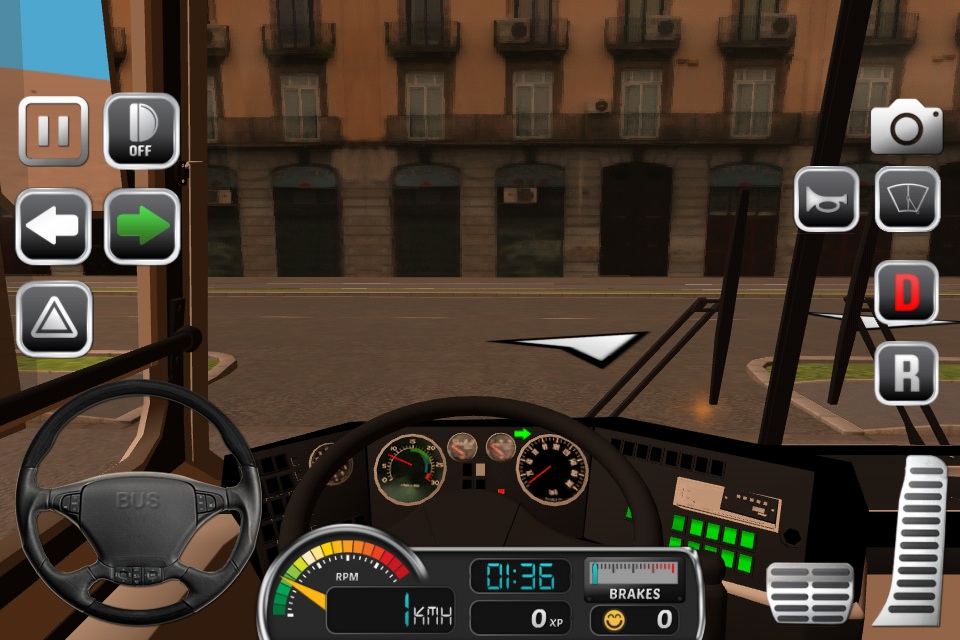The height and width of the screenshot is (640, 960).
Task: Tap the brake pedal
Action: (809, 592)
